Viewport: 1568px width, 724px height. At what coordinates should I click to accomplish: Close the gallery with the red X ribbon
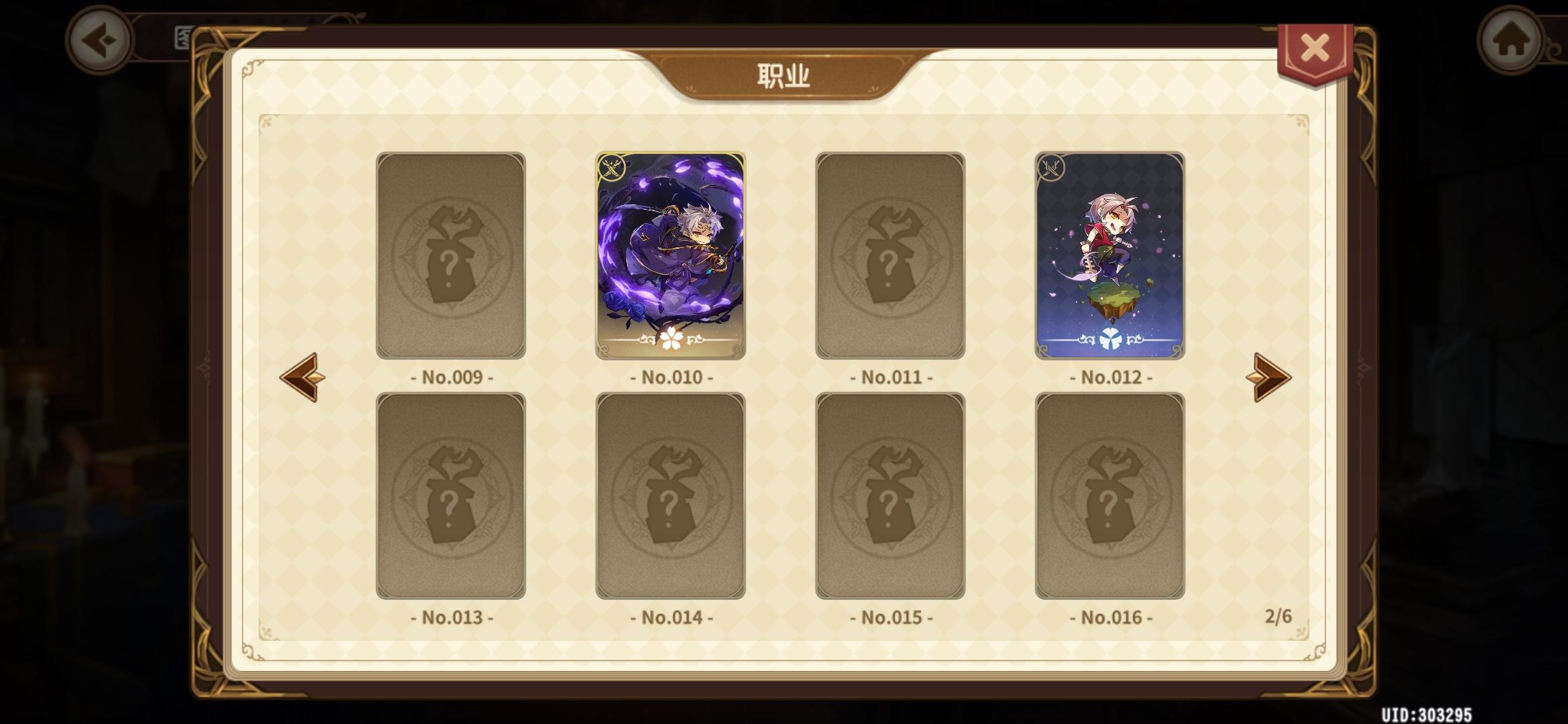[1315, 46]
